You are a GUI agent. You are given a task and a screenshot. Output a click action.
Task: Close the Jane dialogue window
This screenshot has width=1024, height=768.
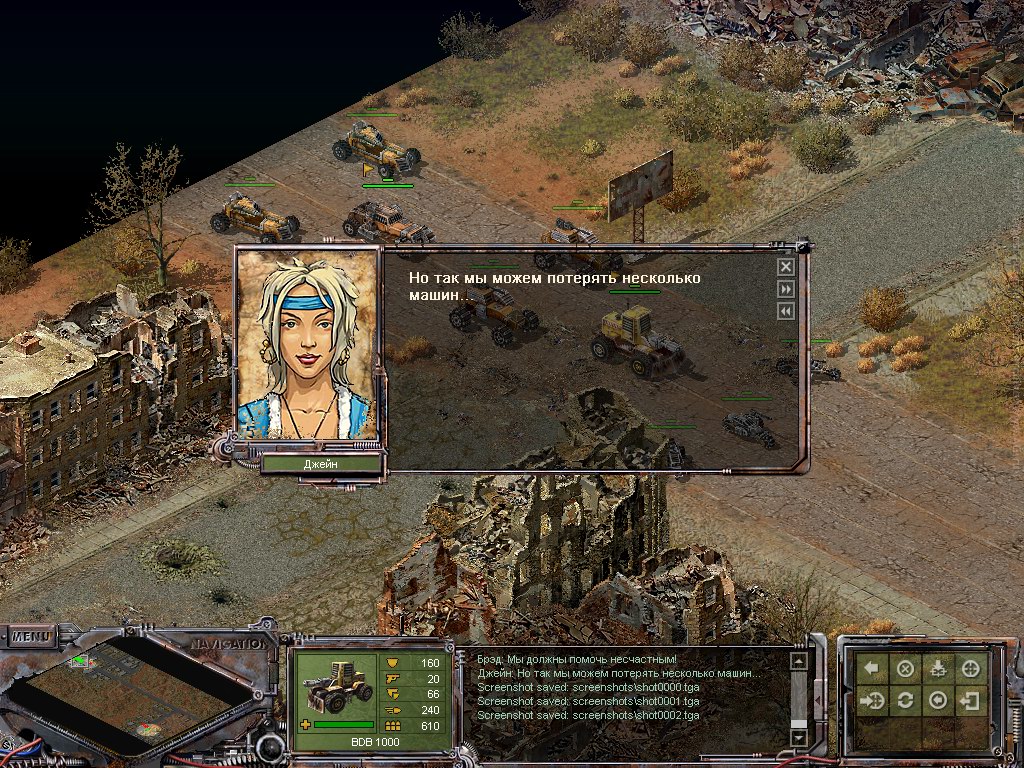click(x=786, y=267)
